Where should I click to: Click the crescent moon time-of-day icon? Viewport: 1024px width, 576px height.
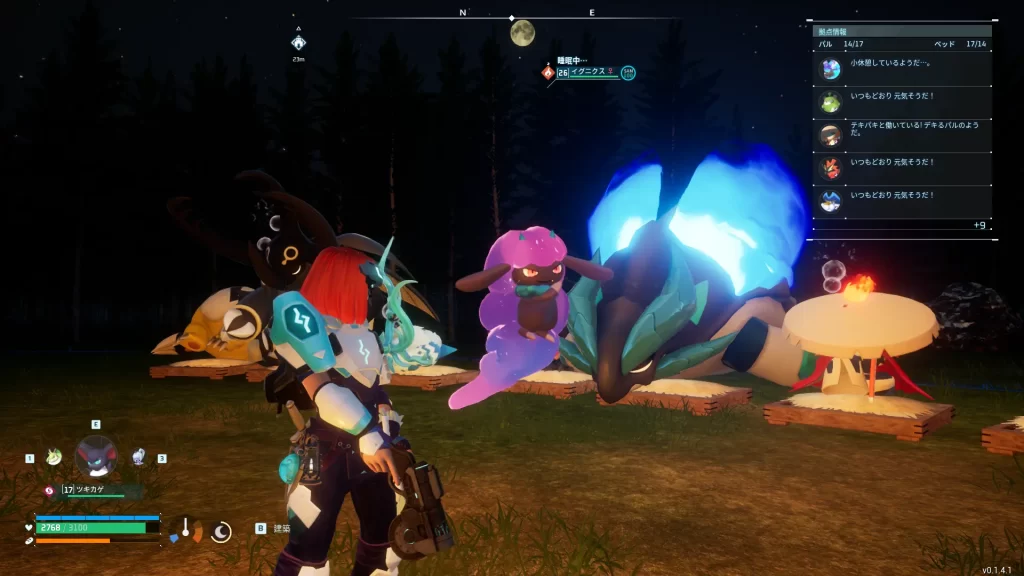point(221,531)
